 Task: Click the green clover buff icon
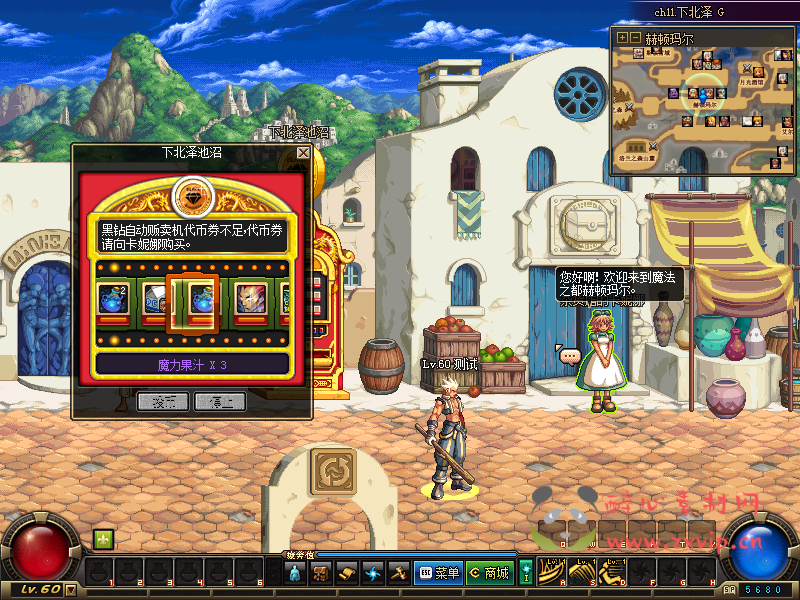pos(103,539)
